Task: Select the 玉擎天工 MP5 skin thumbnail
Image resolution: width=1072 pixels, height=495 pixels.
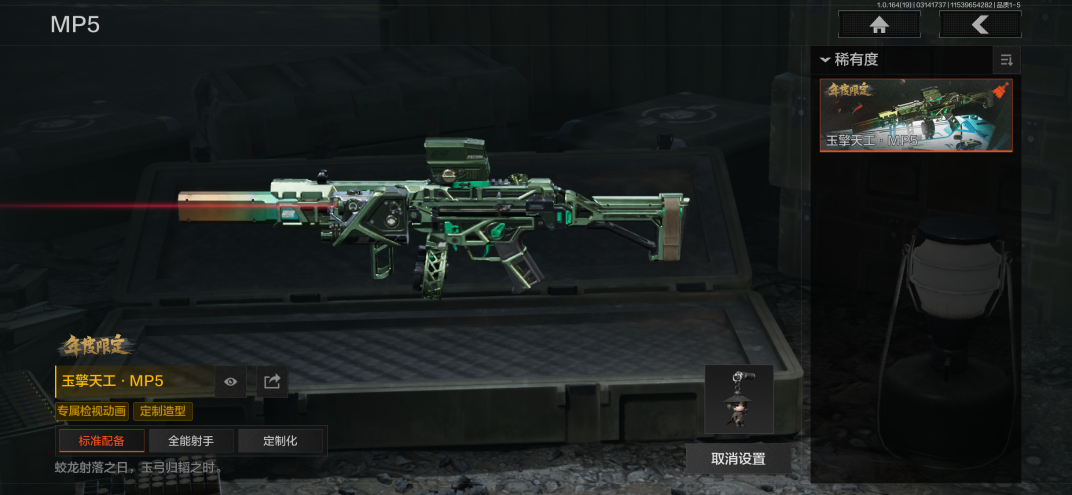Action: point(916,115)
